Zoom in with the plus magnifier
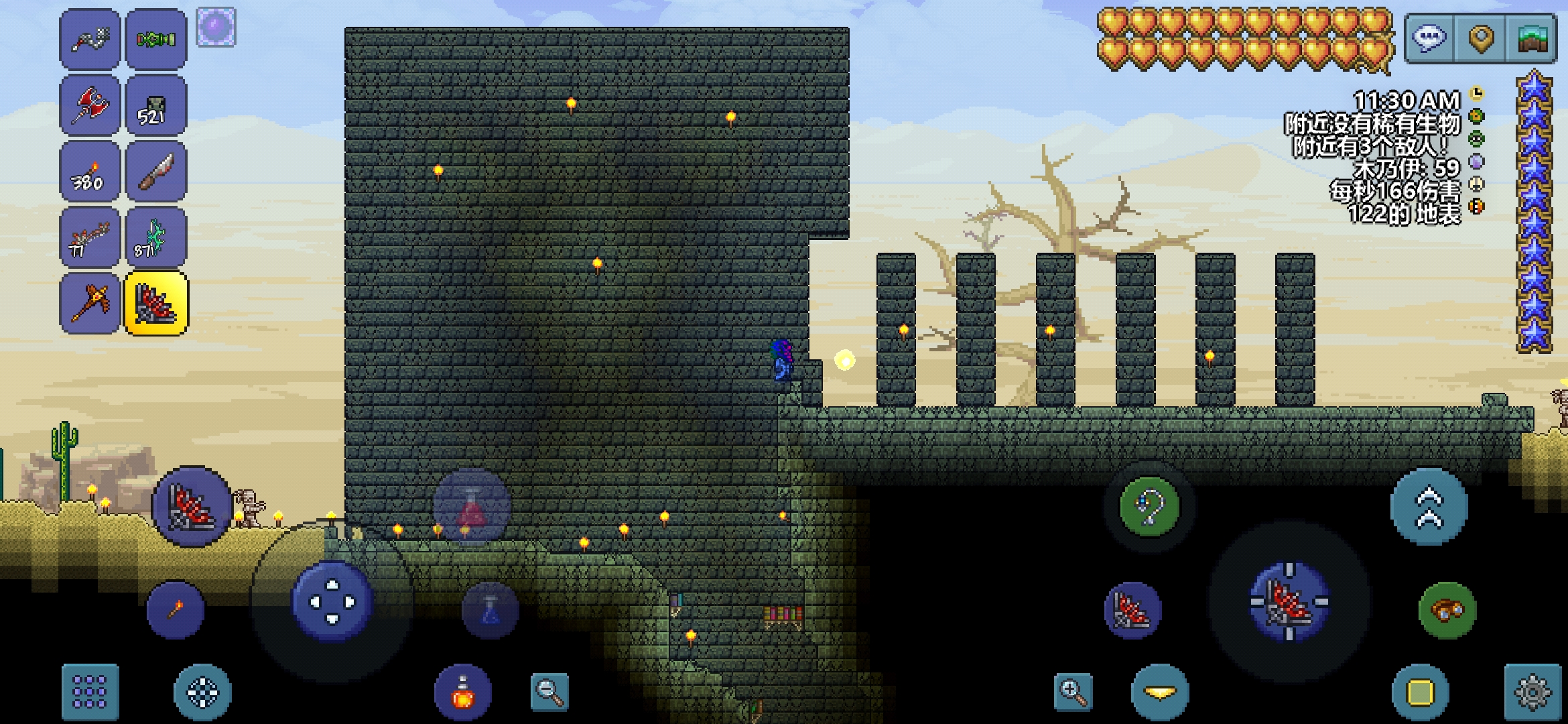Screen dimensions: 1568x724 pyautogui.click(x=1073, y=691)
